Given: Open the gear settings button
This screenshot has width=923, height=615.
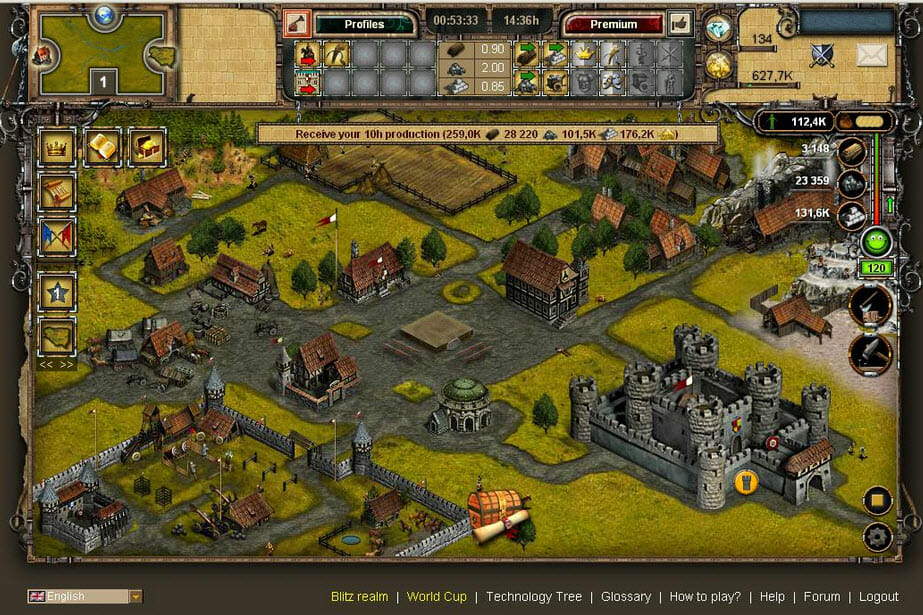Looking at the screenshot, I should (x=876, y=536).
